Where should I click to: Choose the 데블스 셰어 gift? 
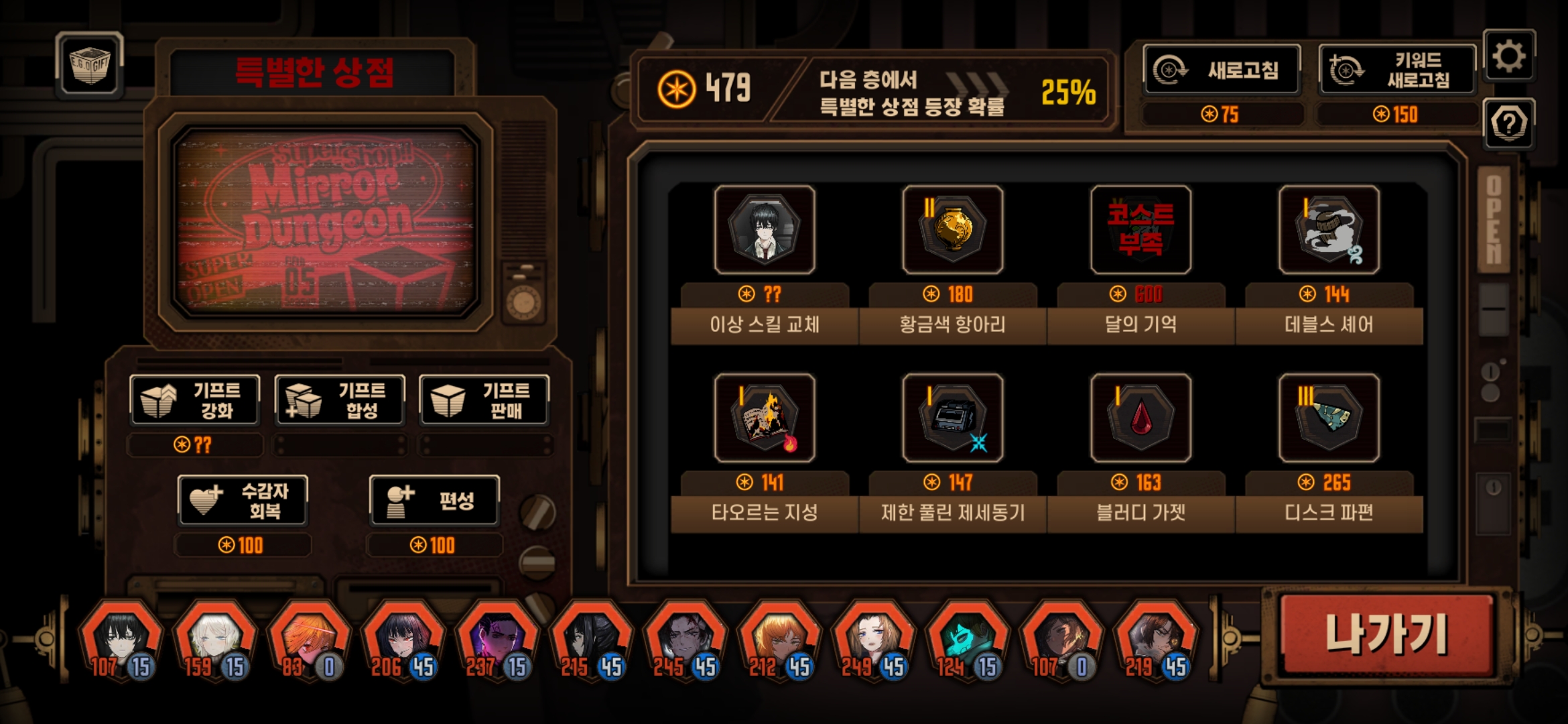click(1329, 230)
